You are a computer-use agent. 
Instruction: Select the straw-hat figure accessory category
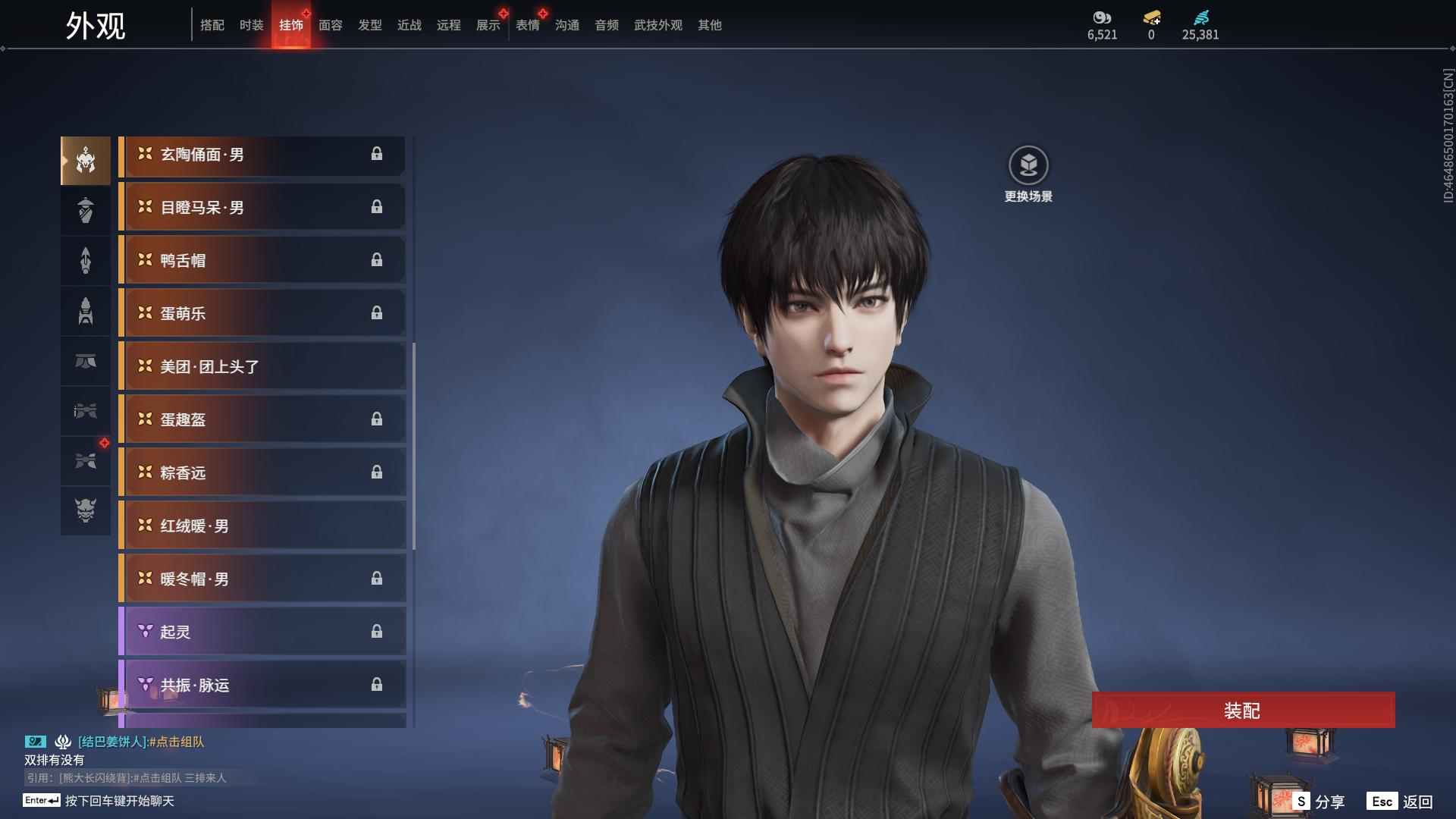pyautogui.click(x=86, y=210)
